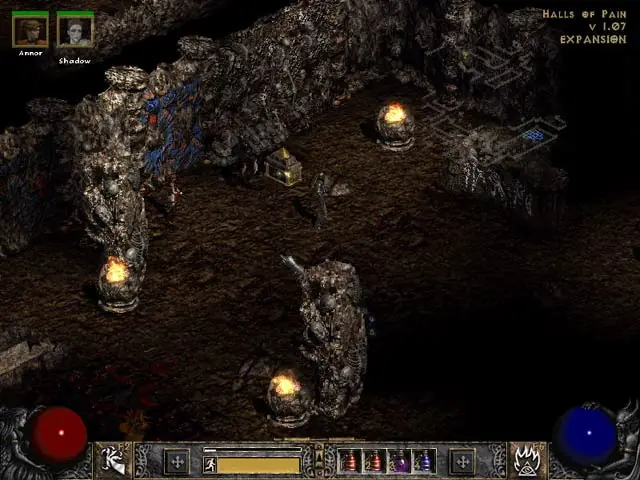Use the purple rejuvenation potion in belt
This screenshot has height=480, width=640.
click(x=400, y=461)
